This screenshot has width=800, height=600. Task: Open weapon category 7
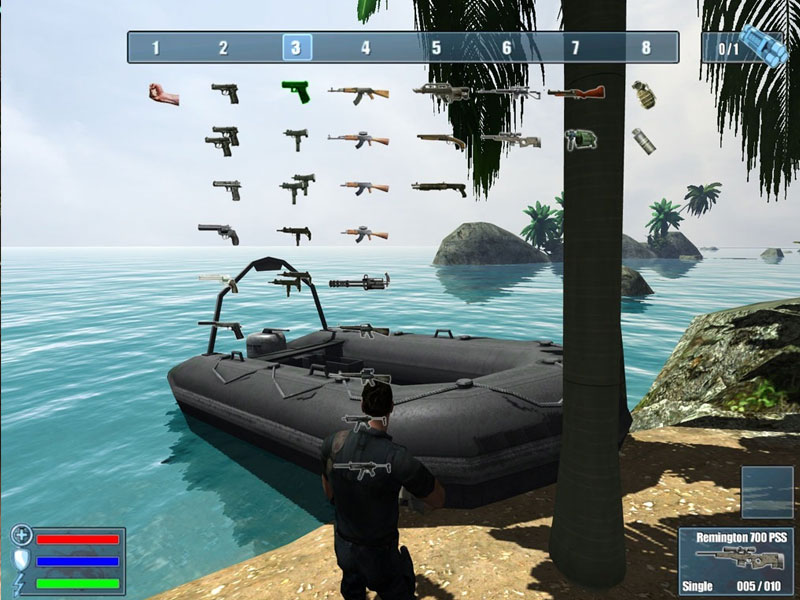575,47
